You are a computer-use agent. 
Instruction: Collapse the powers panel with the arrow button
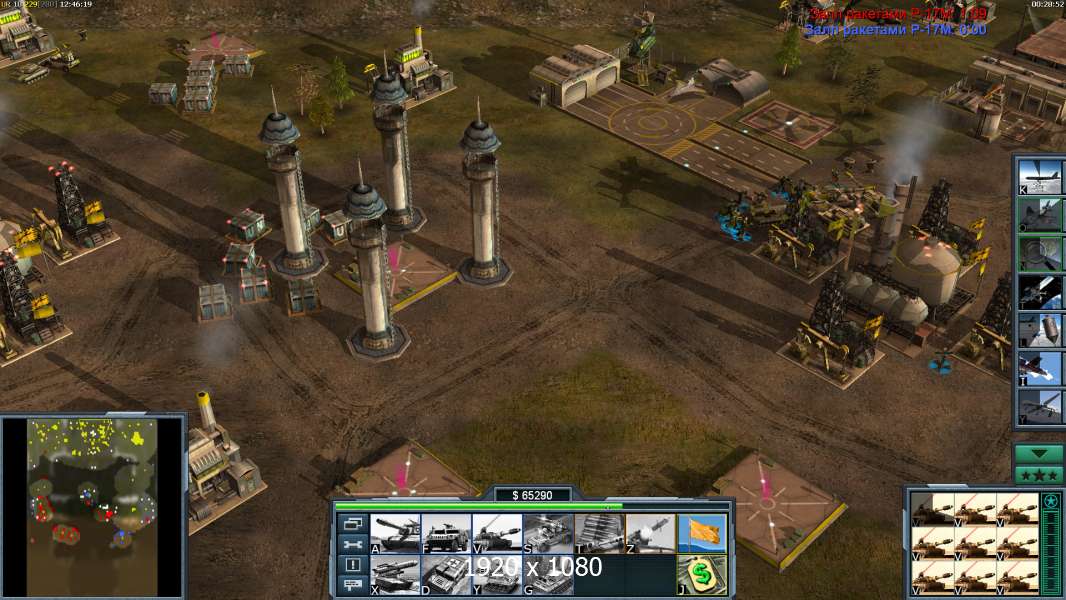click(1039, 454)
